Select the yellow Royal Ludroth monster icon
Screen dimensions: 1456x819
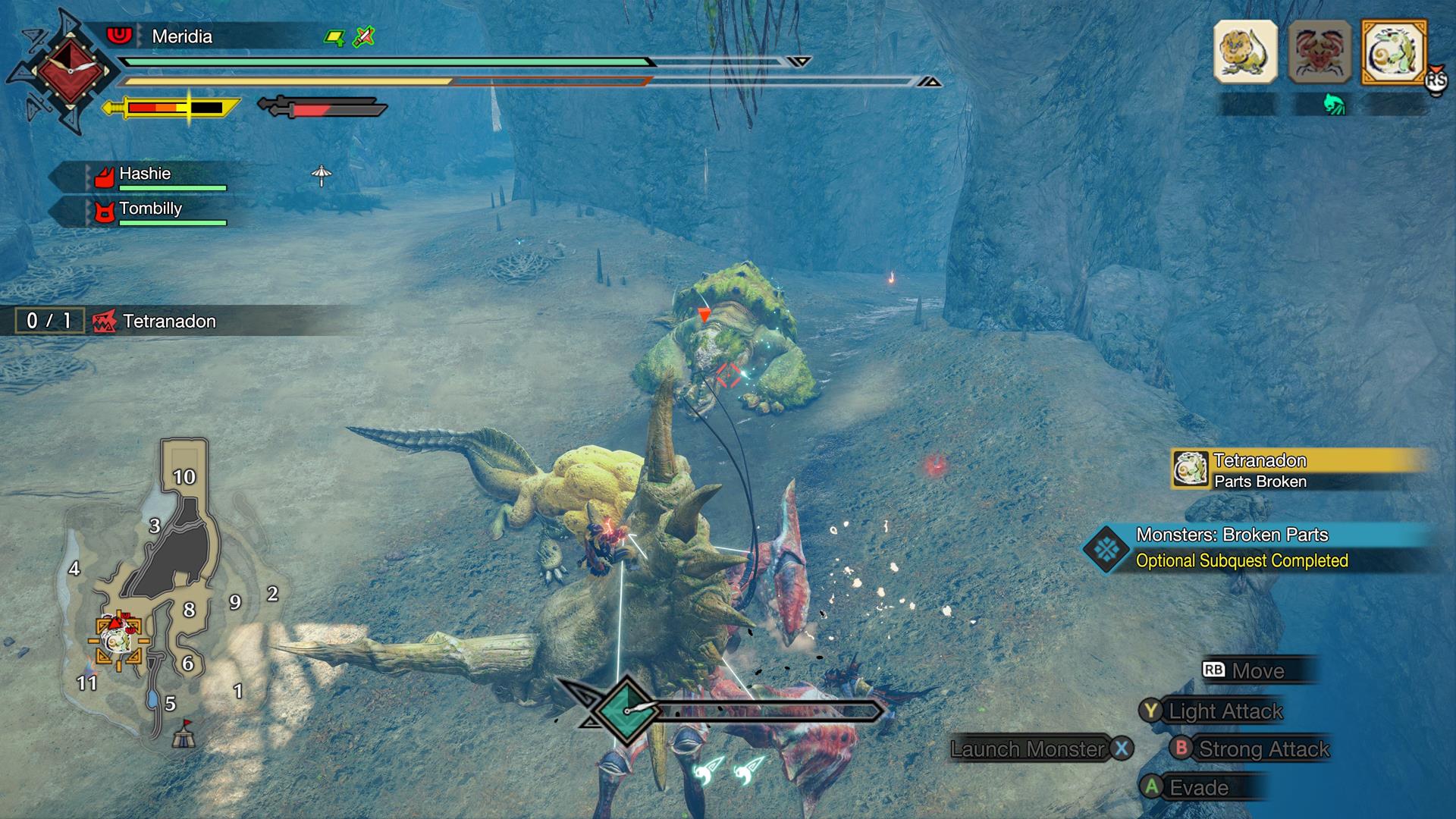[1245, 52]
